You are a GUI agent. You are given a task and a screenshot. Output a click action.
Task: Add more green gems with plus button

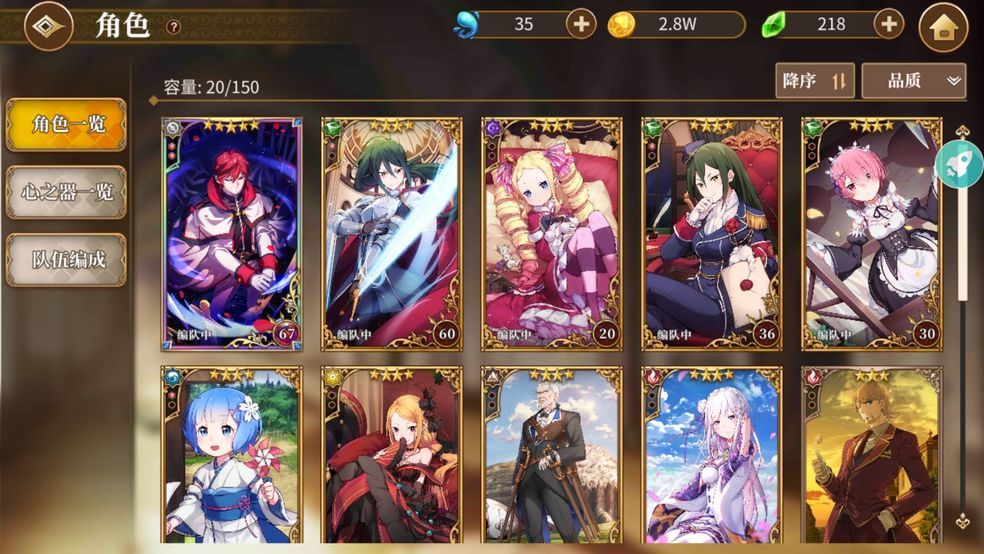tap(888, 24)
